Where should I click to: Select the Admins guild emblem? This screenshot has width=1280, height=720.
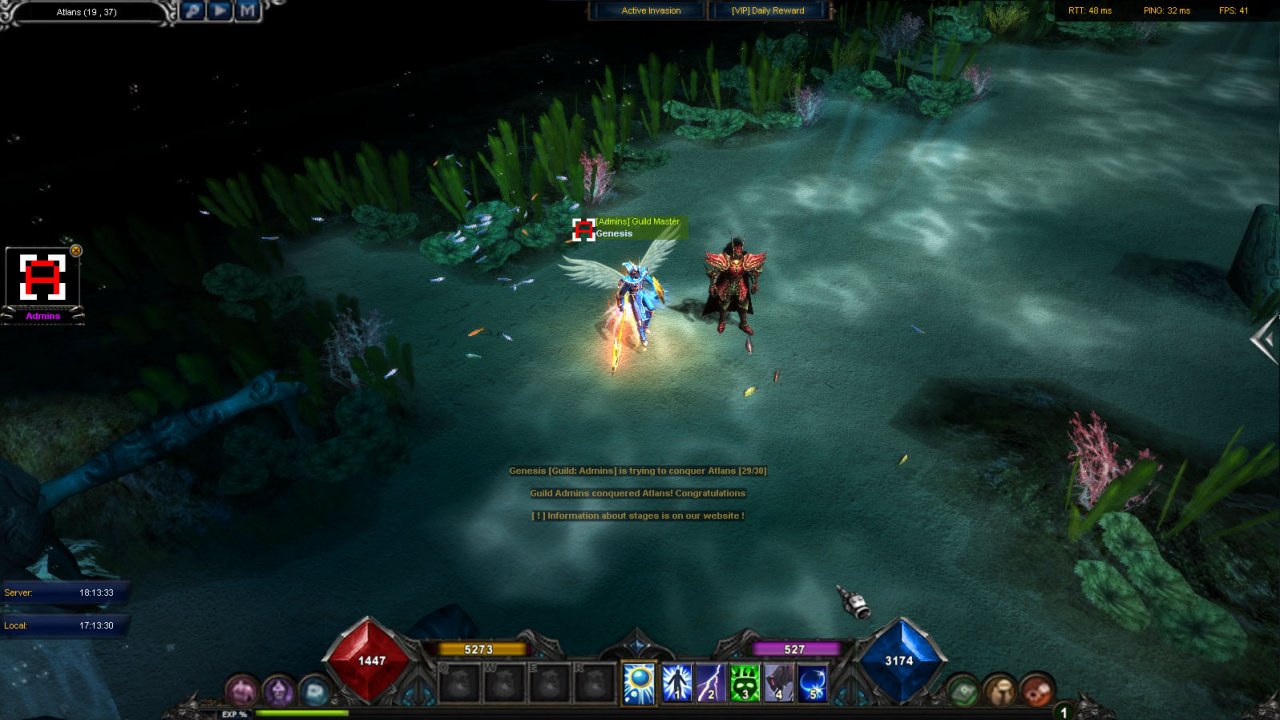(42, 278)
